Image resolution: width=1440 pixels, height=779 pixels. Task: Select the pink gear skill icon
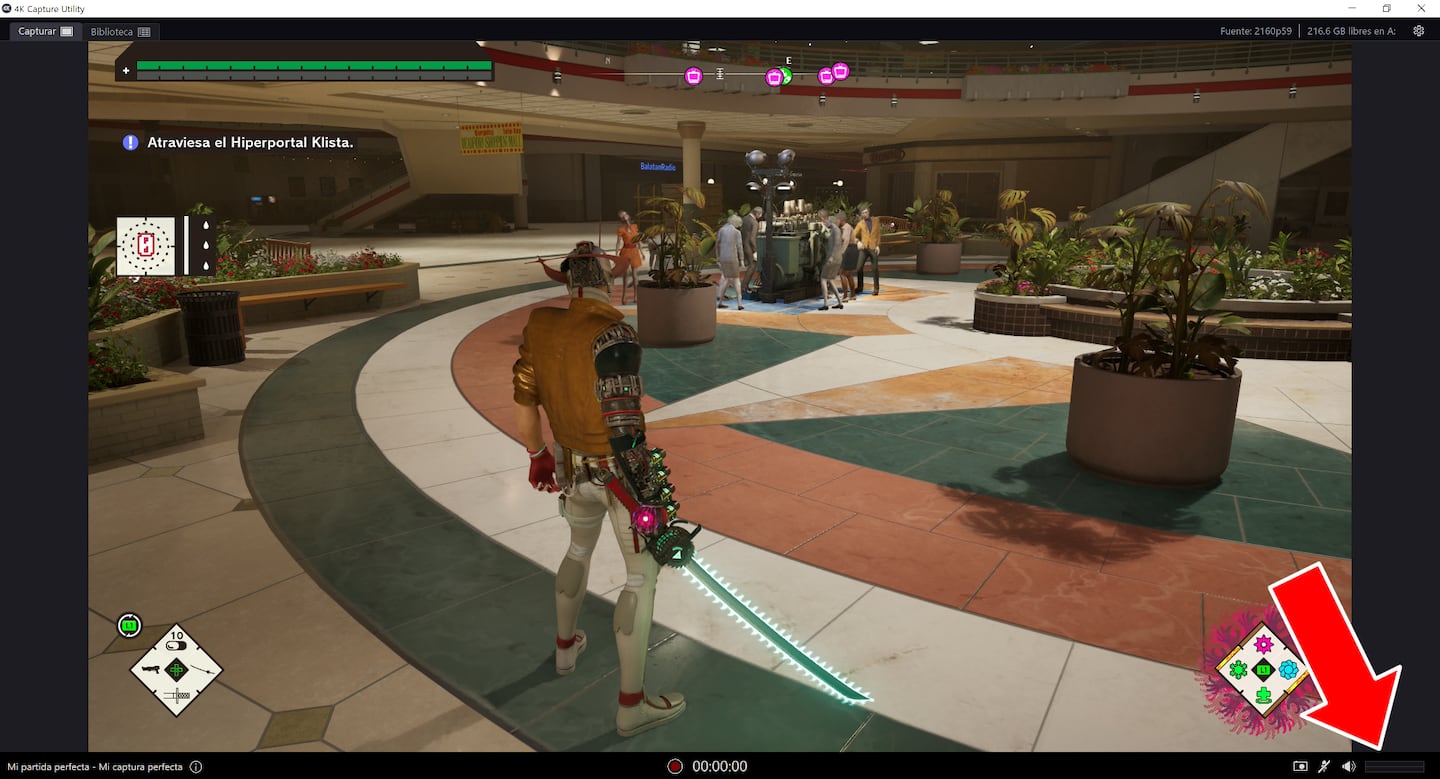tap(1262, 644)
